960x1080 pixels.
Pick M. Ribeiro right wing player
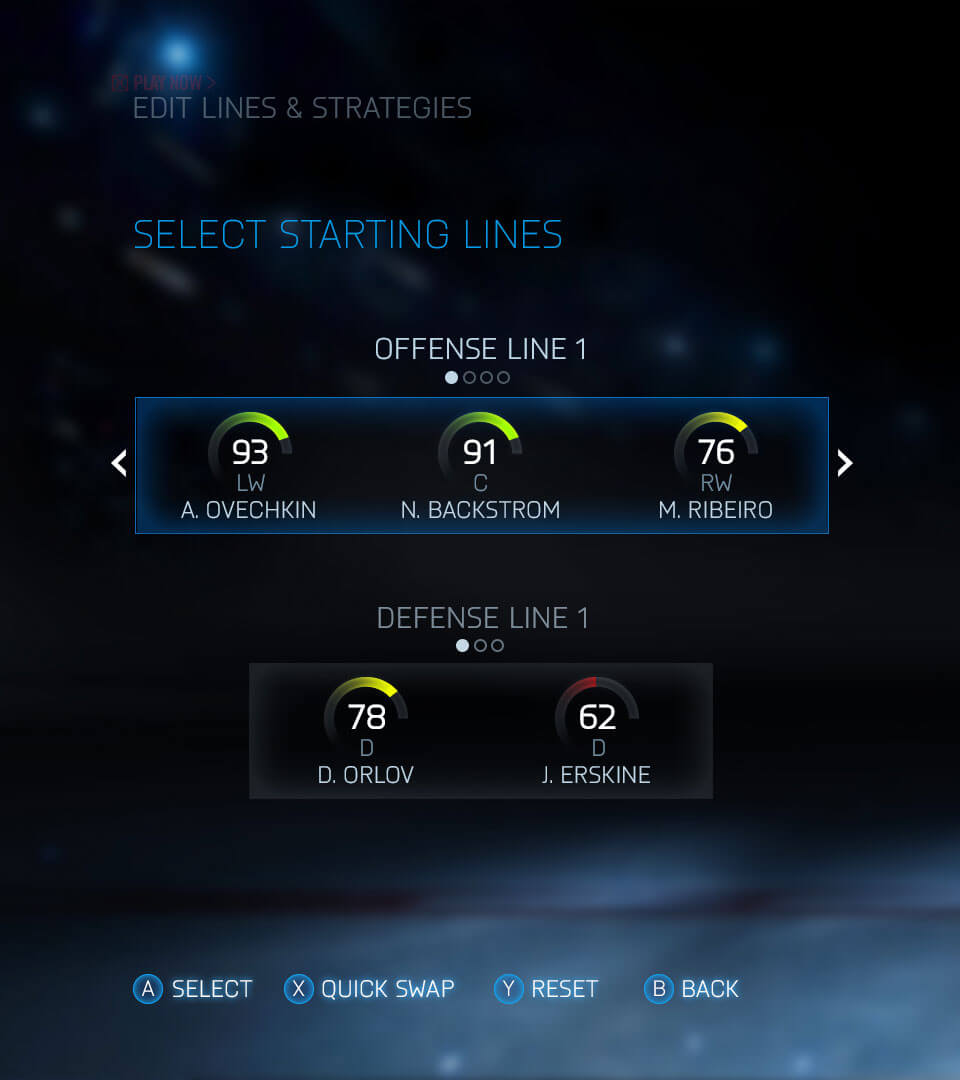[715, 466]
